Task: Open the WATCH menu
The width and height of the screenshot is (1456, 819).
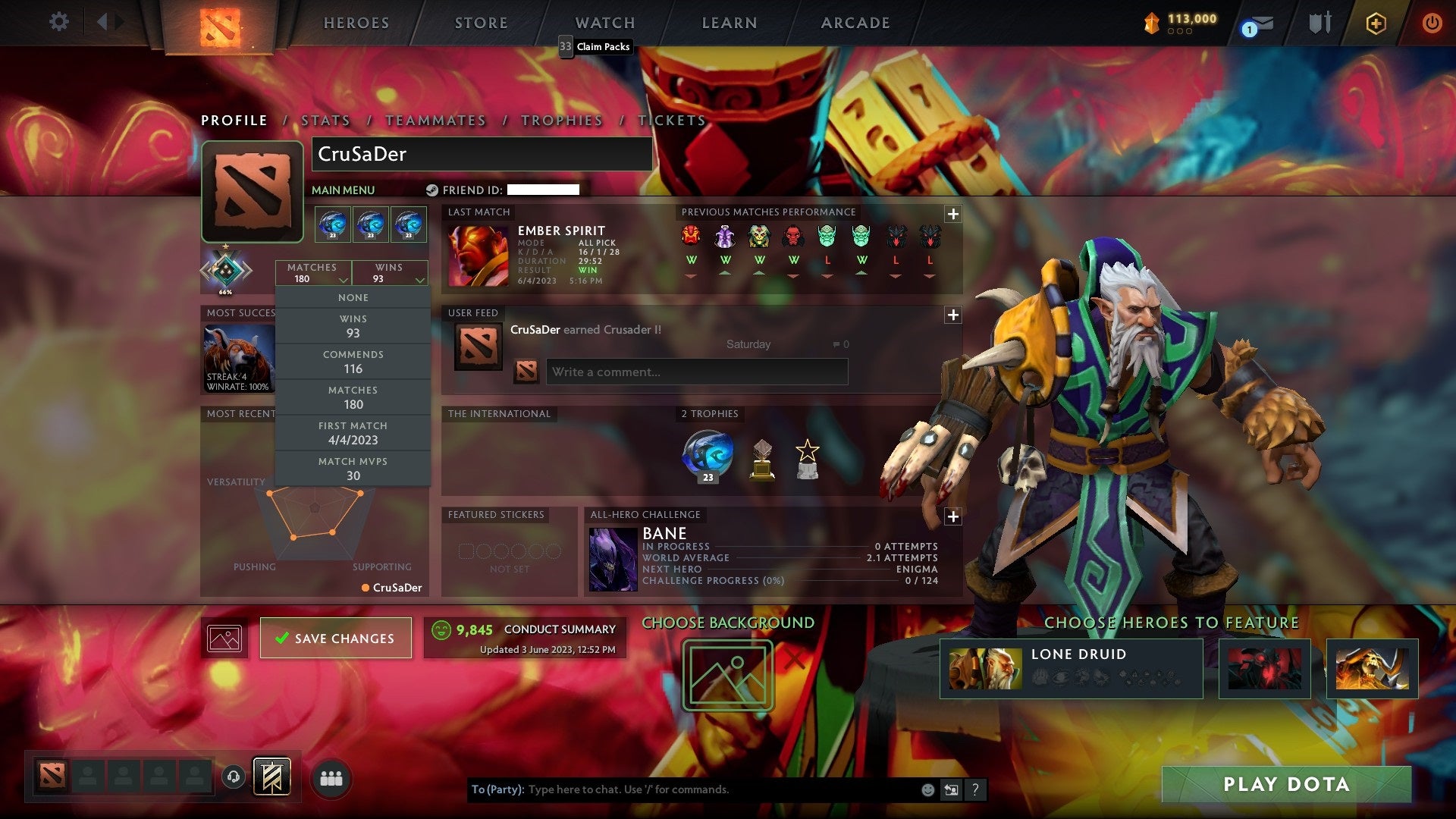Action: 605,23
